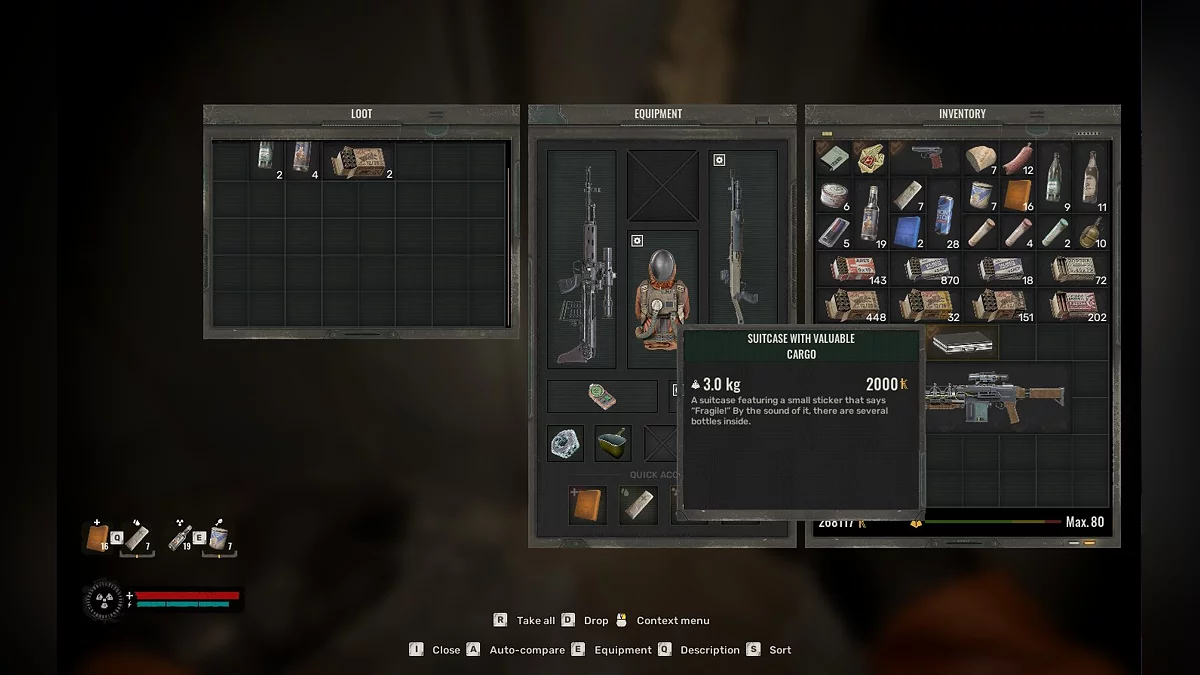The width and height of the screenshot is (1200, 675).
Task: Choose the canned food stack of 6
Action: 833,195
